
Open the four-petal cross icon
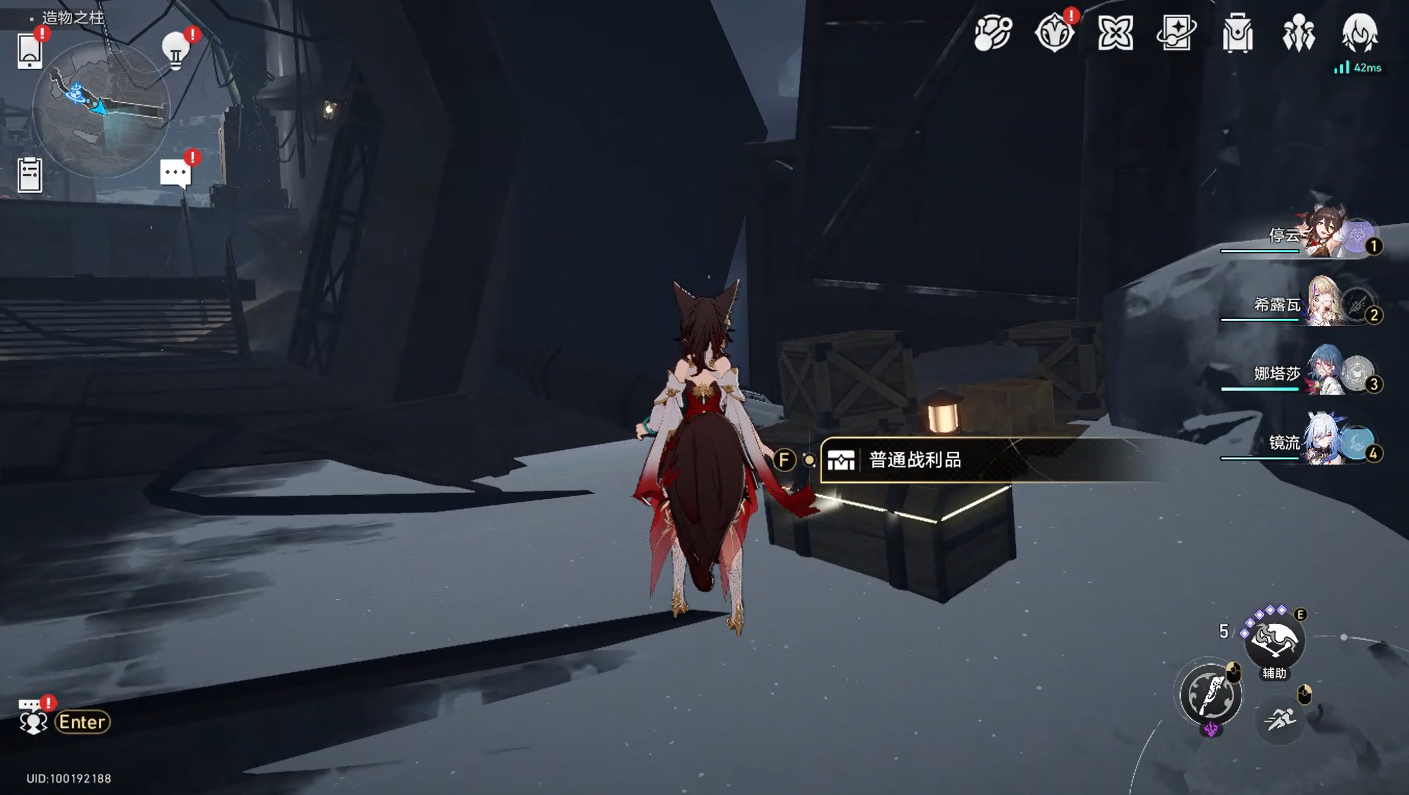1115,34
